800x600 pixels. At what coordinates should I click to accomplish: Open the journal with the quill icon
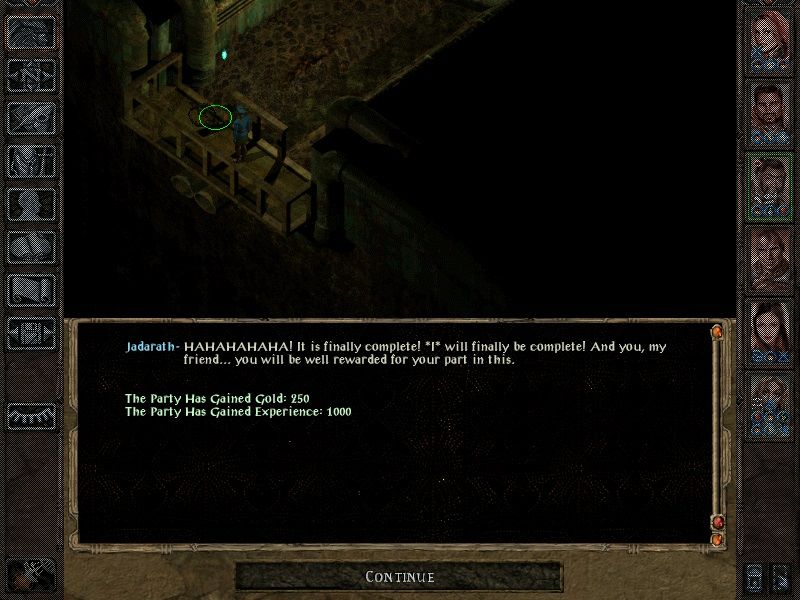pyautogui.click(x=30, y=118)
